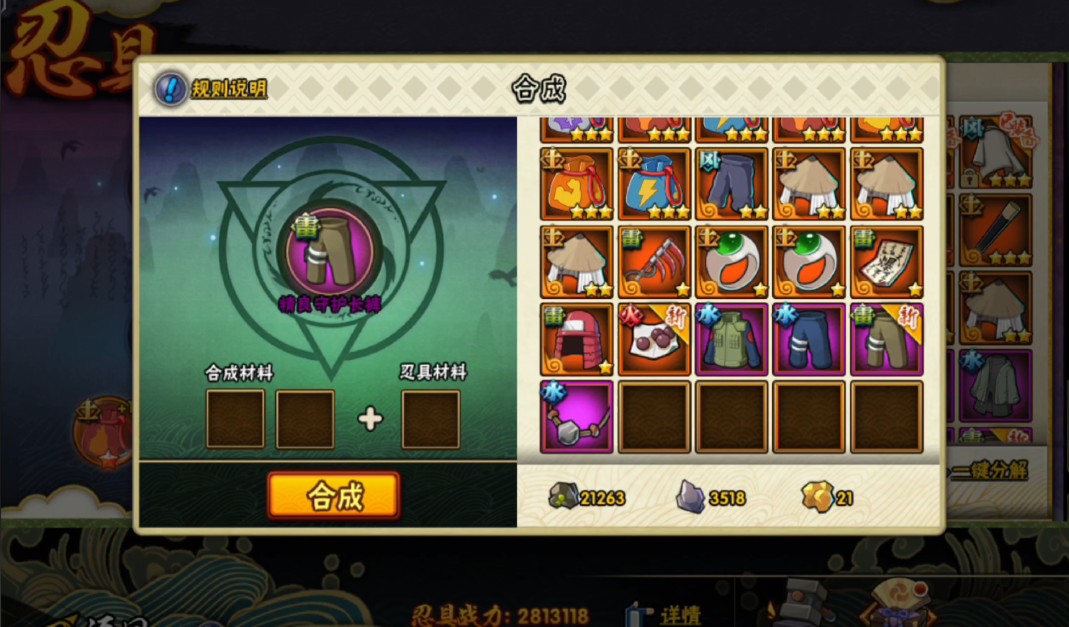Pick the green flak vest item
The image size is (1069, 627).
coord(732,339)
